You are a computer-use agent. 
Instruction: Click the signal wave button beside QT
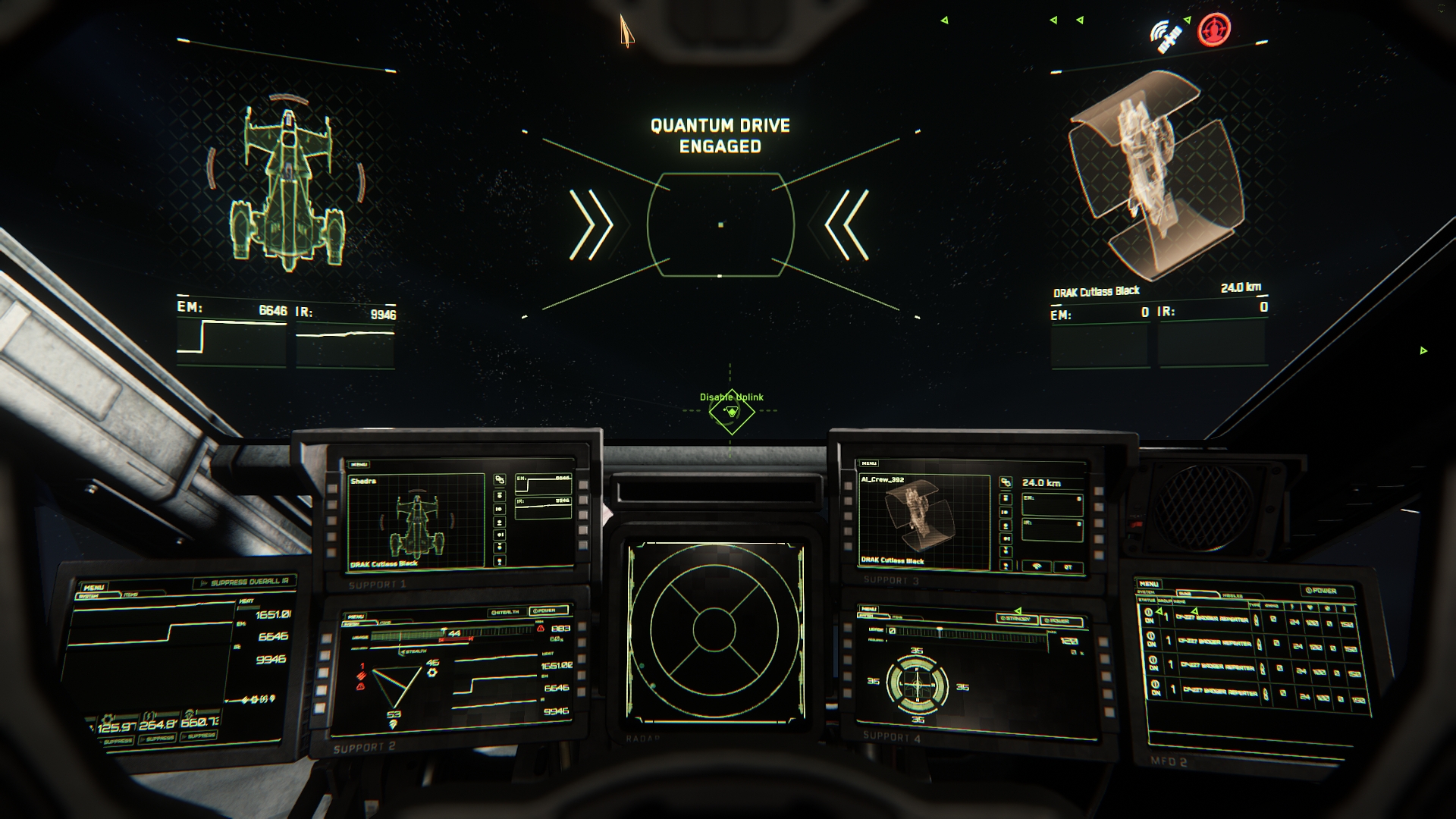(x=1036, y=566)
